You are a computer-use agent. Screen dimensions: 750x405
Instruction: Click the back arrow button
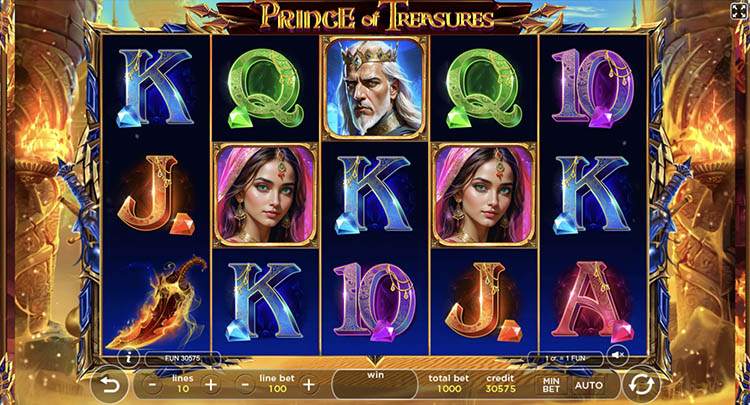(109, 385)
